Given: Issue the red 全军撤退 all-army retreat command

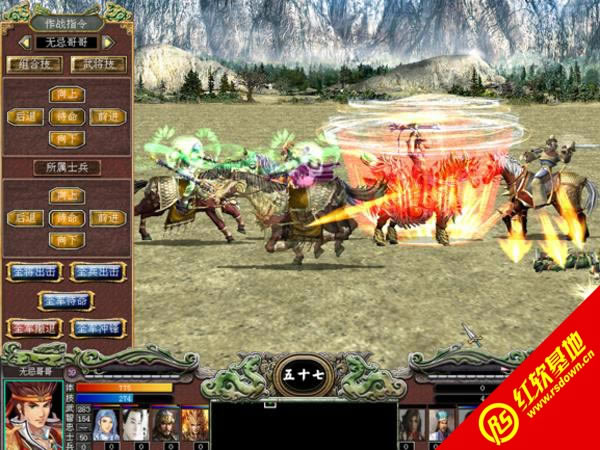Looking at the screenshot, I should point(35,327).
